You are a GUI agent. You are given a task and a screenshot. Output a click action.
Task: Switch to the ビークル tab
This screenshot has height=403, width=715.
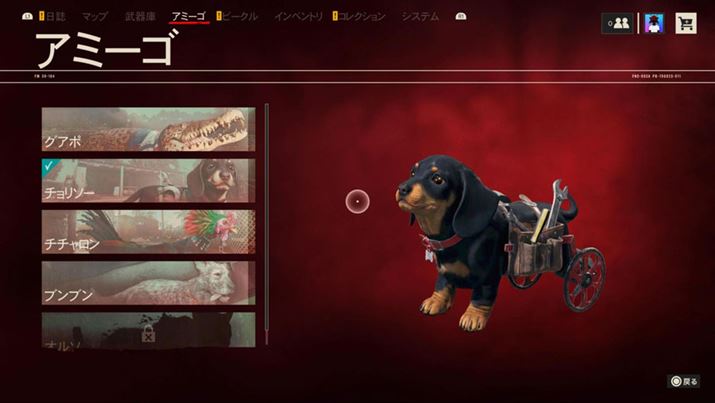[238, 17]
